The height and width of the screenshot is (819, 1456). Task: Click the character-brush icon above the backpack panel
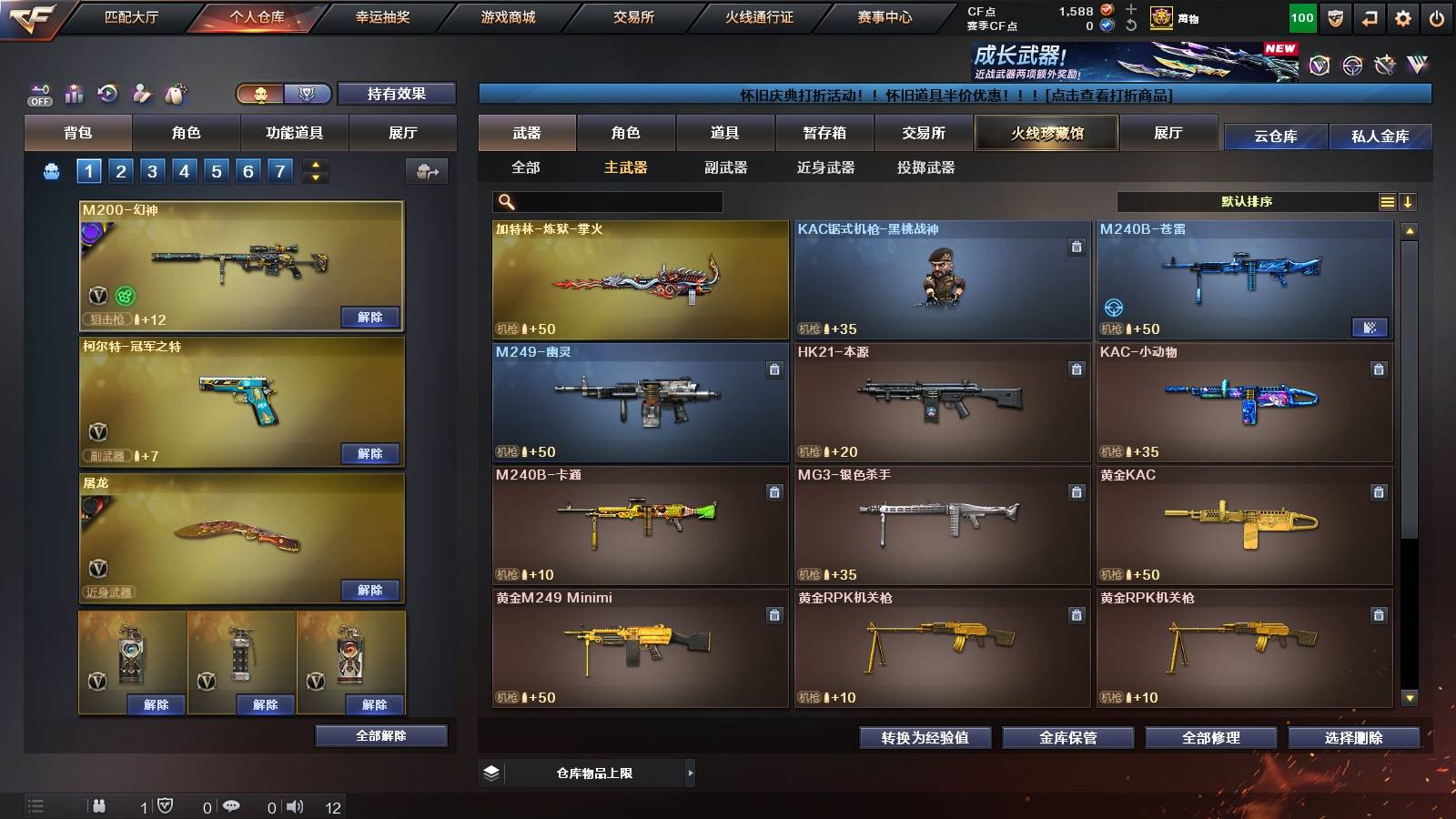click(140, 93)
